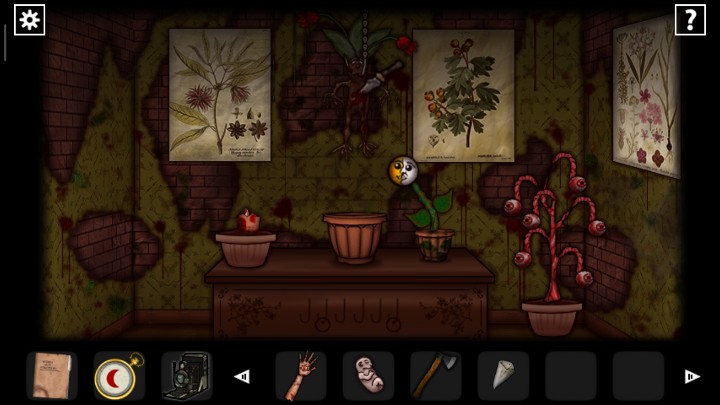Open the question mark hint button
The image size is (720, 405).
tap(690, 19)
